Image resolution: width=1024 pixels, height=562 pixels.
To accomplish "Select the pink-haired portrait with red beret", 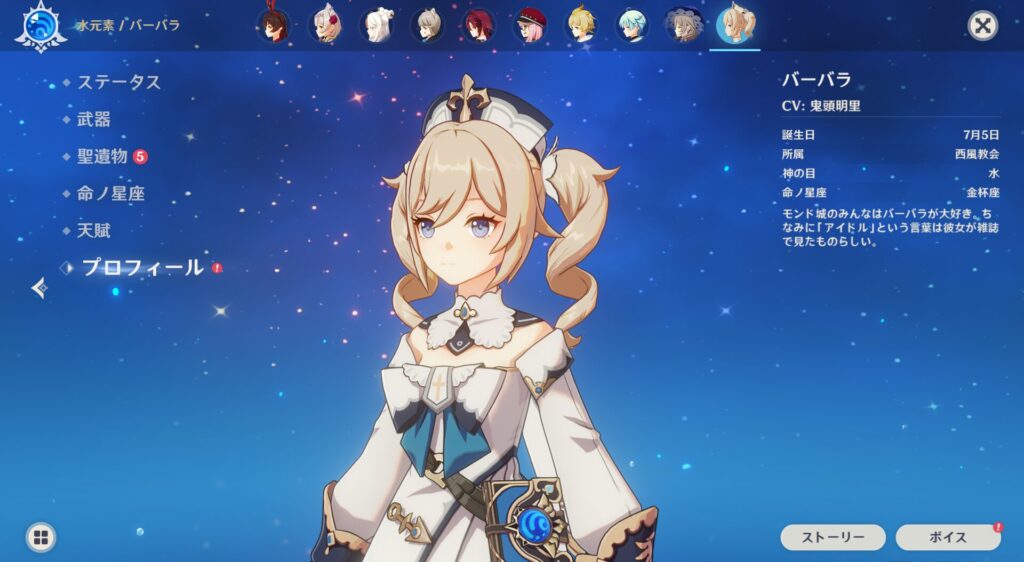I will (x=530, y=25).
